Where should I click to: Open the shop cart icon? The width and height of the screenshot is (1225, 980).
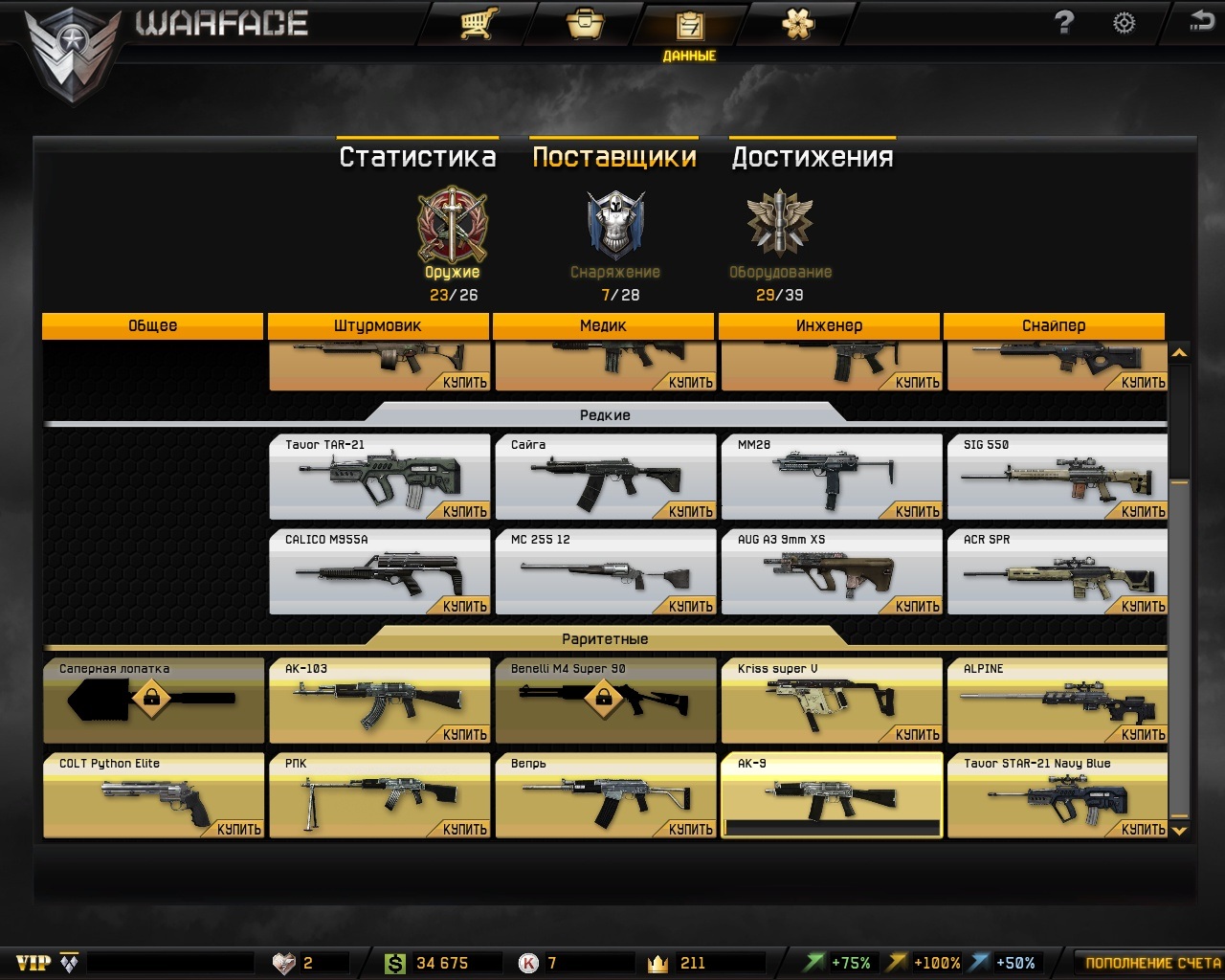(x=476, y=23)
